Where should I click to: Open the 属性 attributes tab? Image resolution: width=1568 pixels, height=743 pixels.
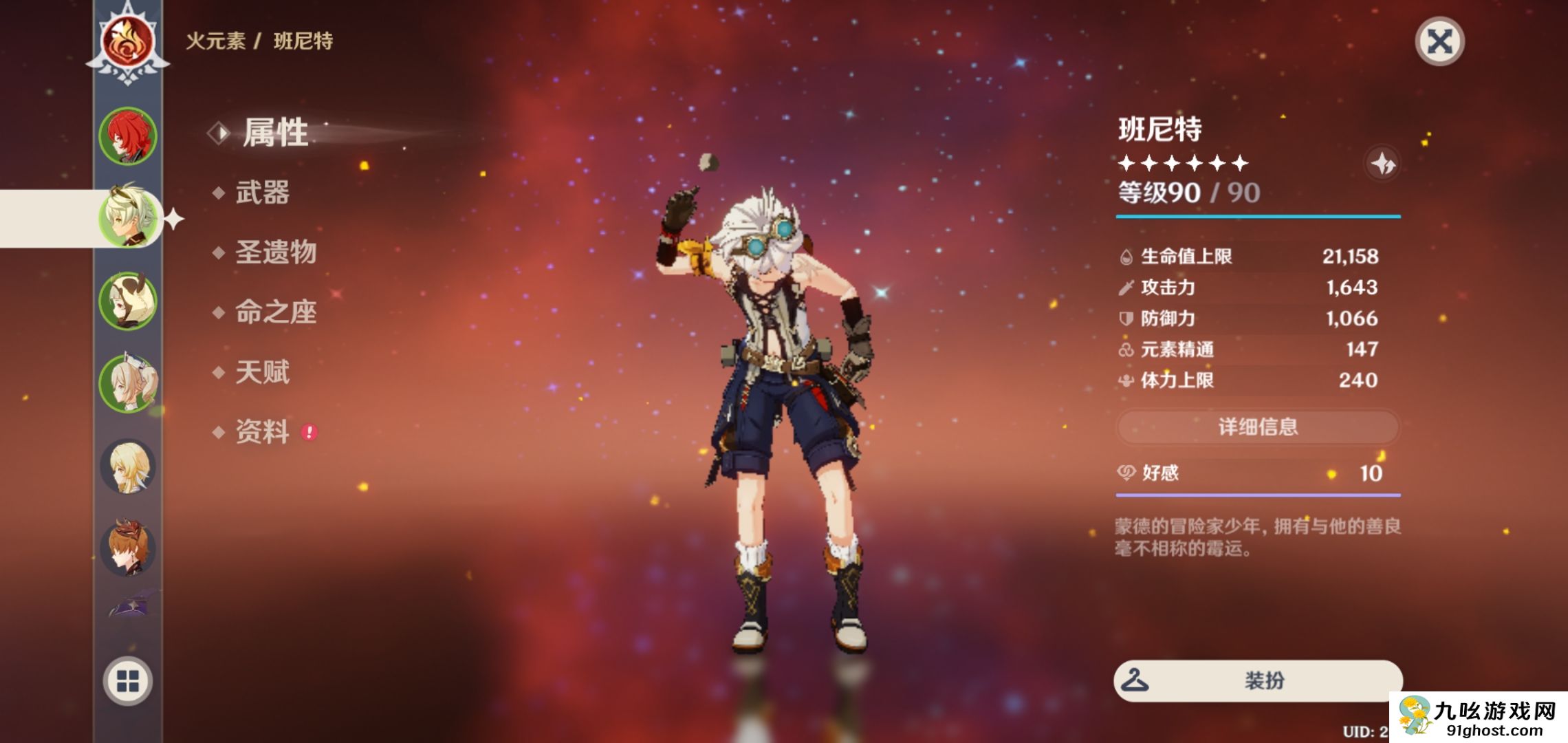coord(275,133)
